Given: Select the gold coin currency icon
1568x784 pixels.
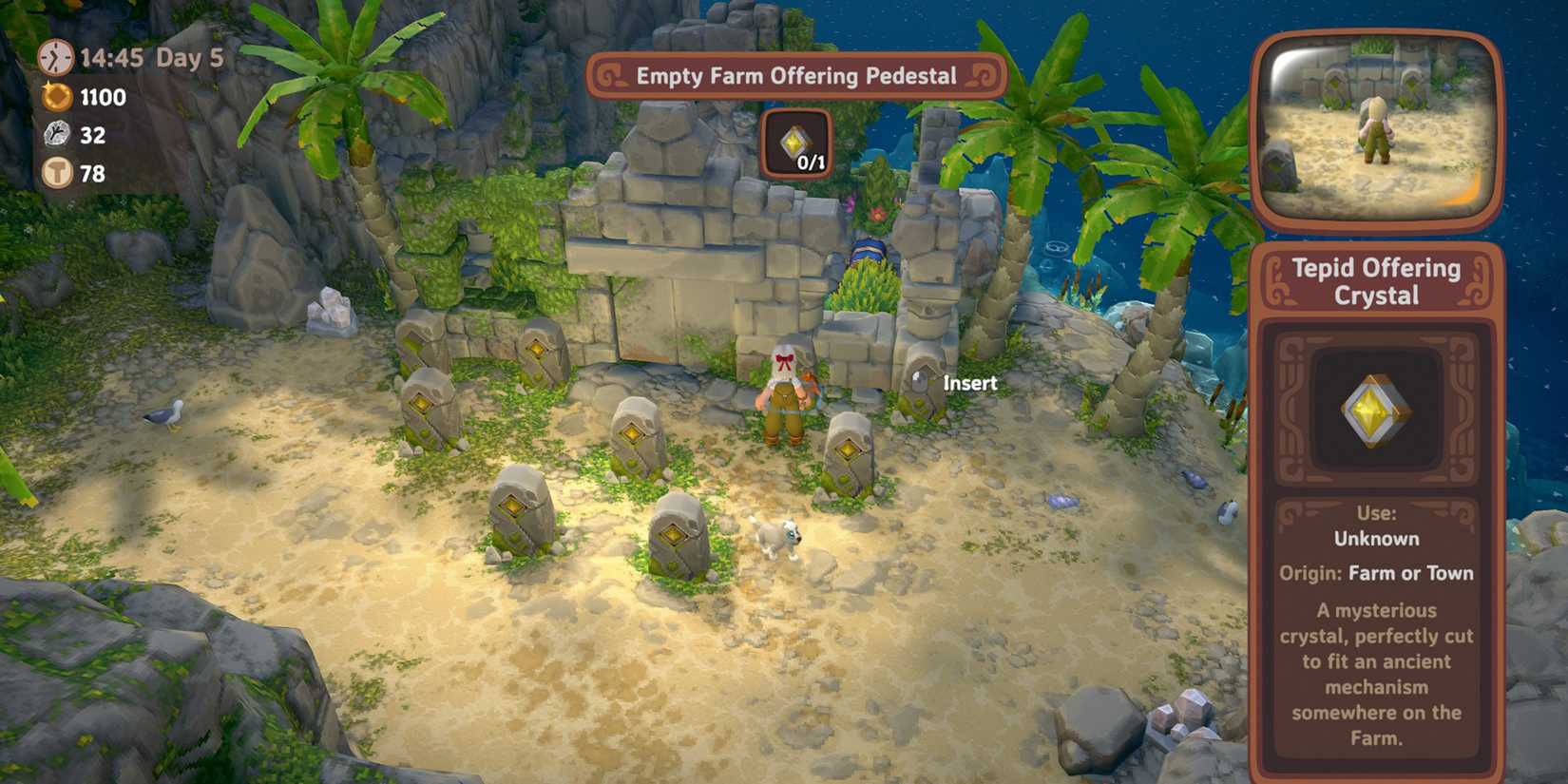Looking at the screenshot, I should [55, 97].
